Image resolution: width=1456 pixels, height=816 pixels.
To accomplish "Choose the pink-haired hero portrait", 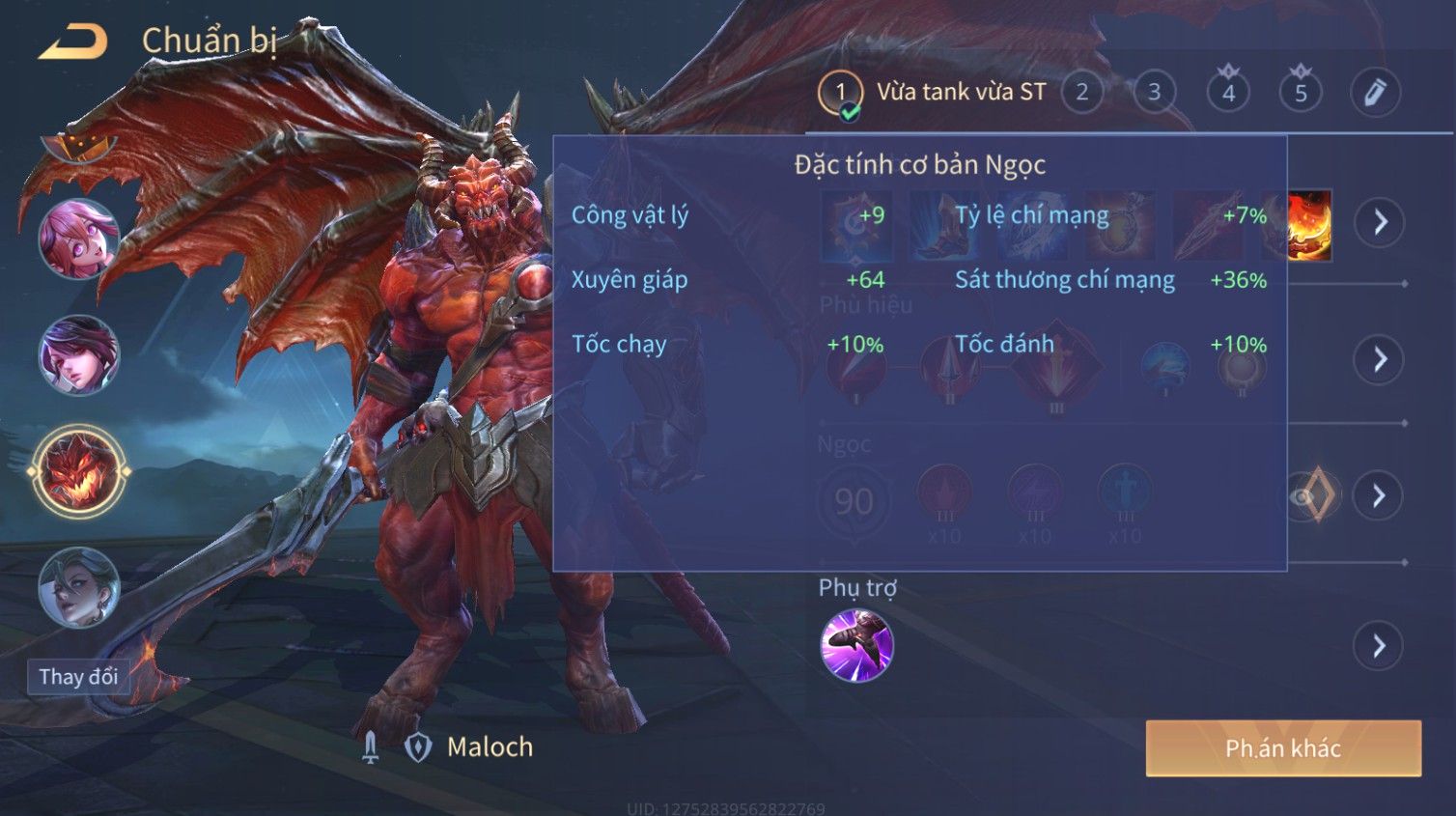I will pyautogui.click(x=78, y=238).
